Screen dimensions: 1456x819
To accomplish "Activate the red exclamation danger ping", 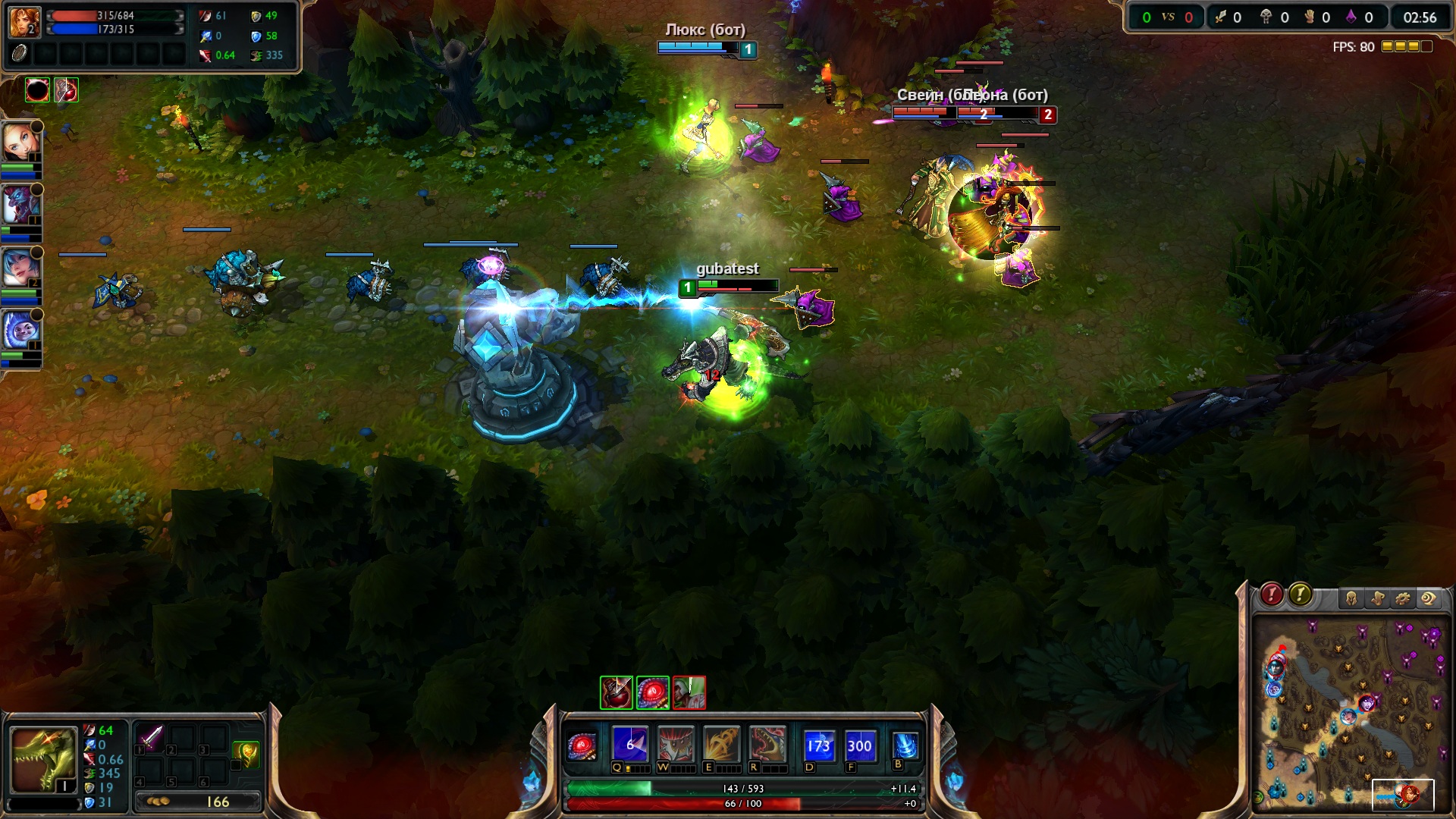I will point(1272,595).
